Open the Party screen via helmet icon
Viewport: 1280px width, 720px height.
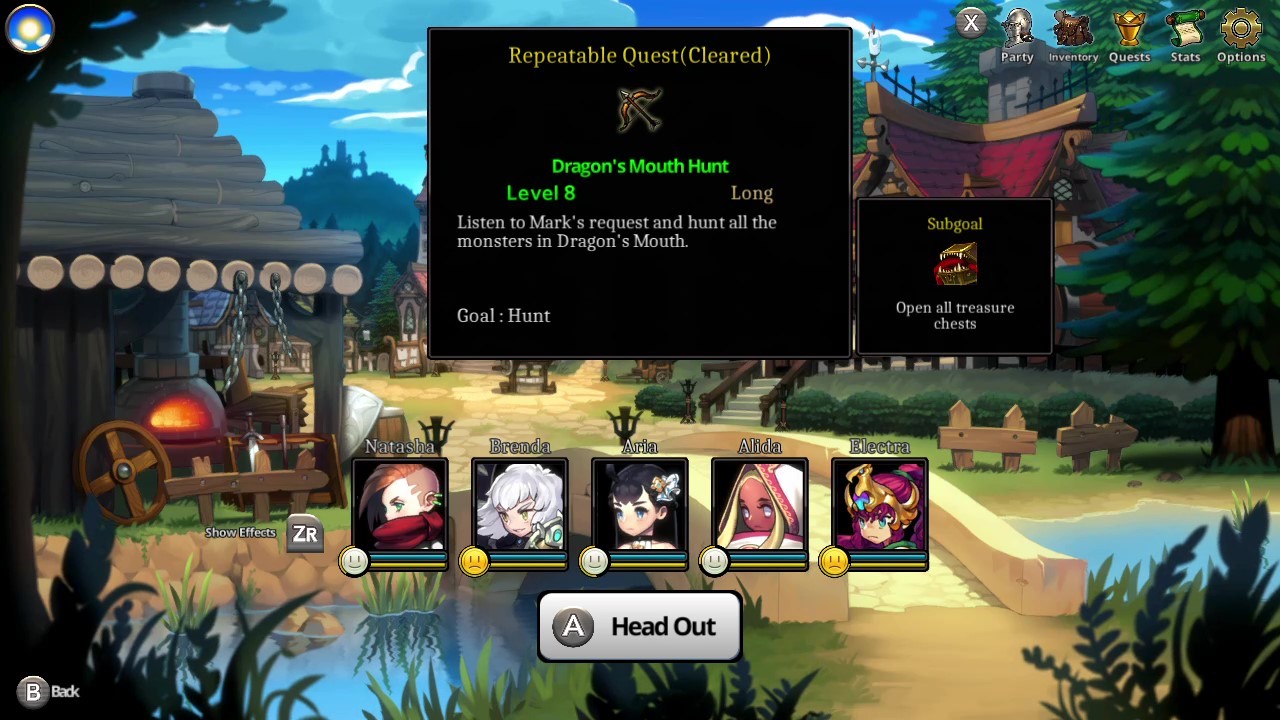(1016, 32)
